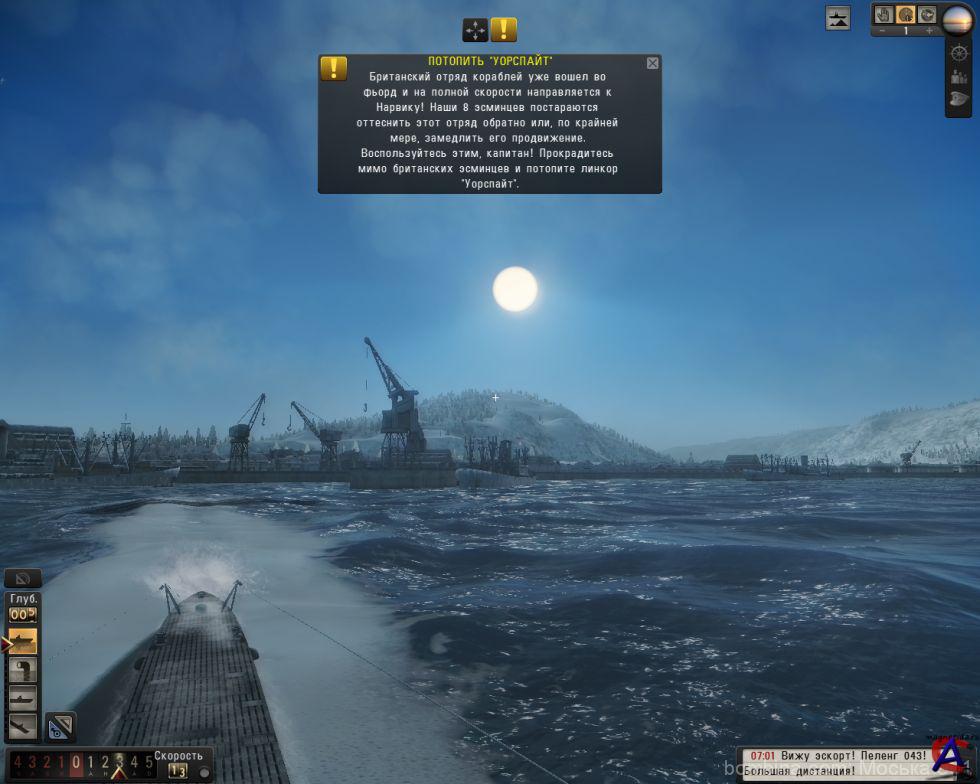Choose the snorkel depth button

pos(22,670)
